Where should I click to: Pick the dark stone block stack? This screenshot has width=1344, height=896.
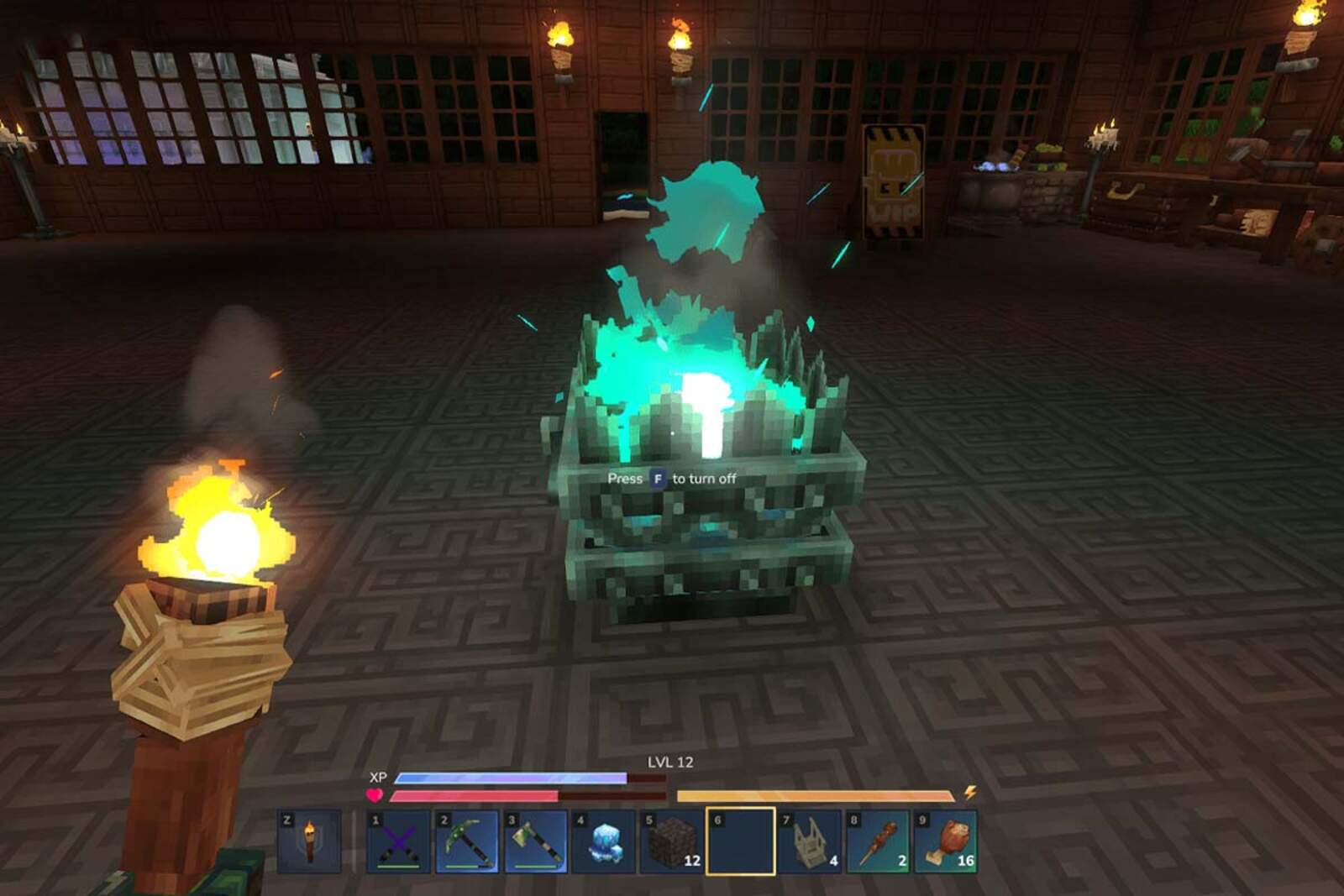point(672,841)
